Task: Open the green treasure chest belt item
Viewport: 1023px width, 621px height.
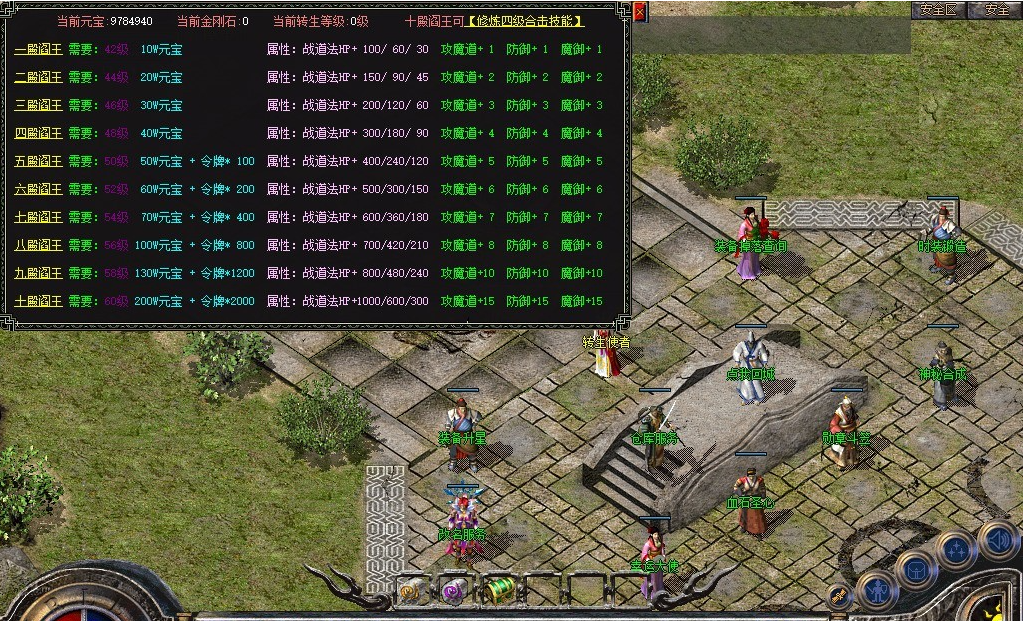Action: (498, 589)
